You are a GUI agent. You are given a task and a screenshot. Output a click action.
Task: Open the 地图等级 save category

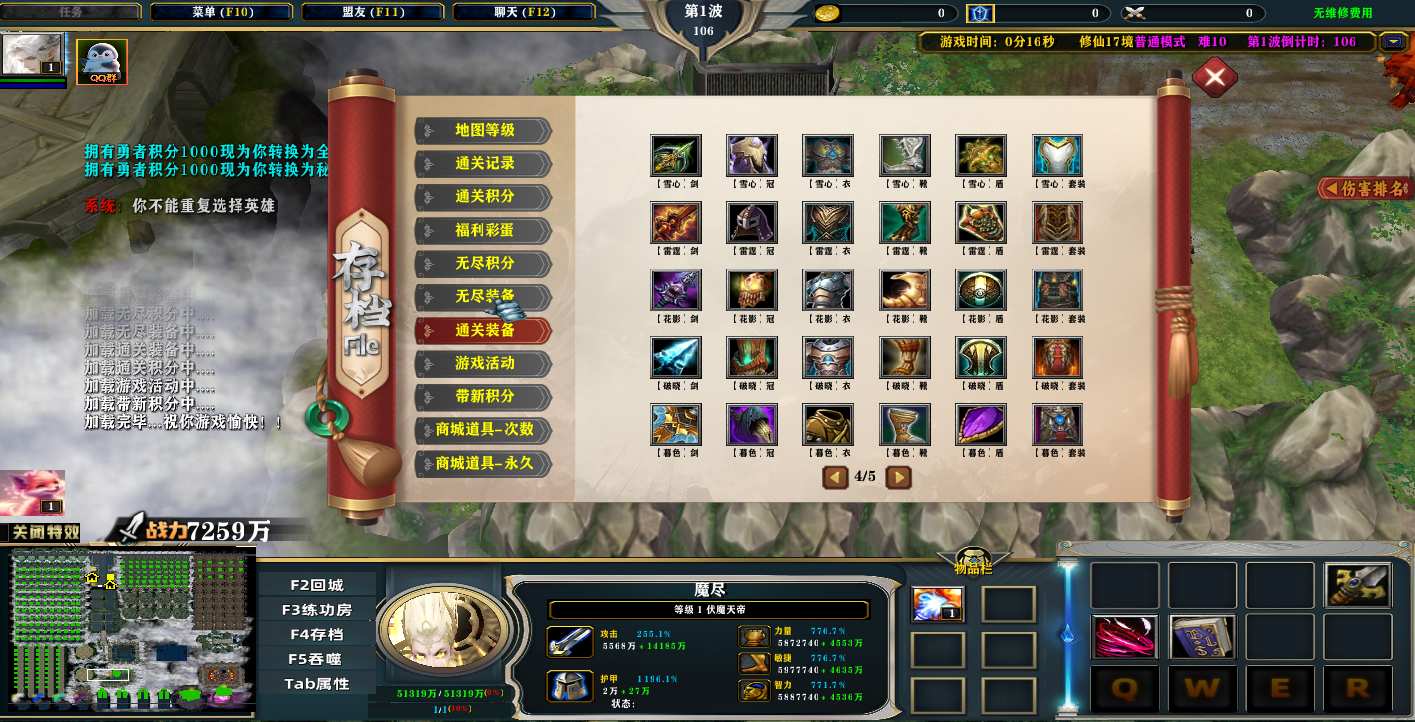point(484,131)
